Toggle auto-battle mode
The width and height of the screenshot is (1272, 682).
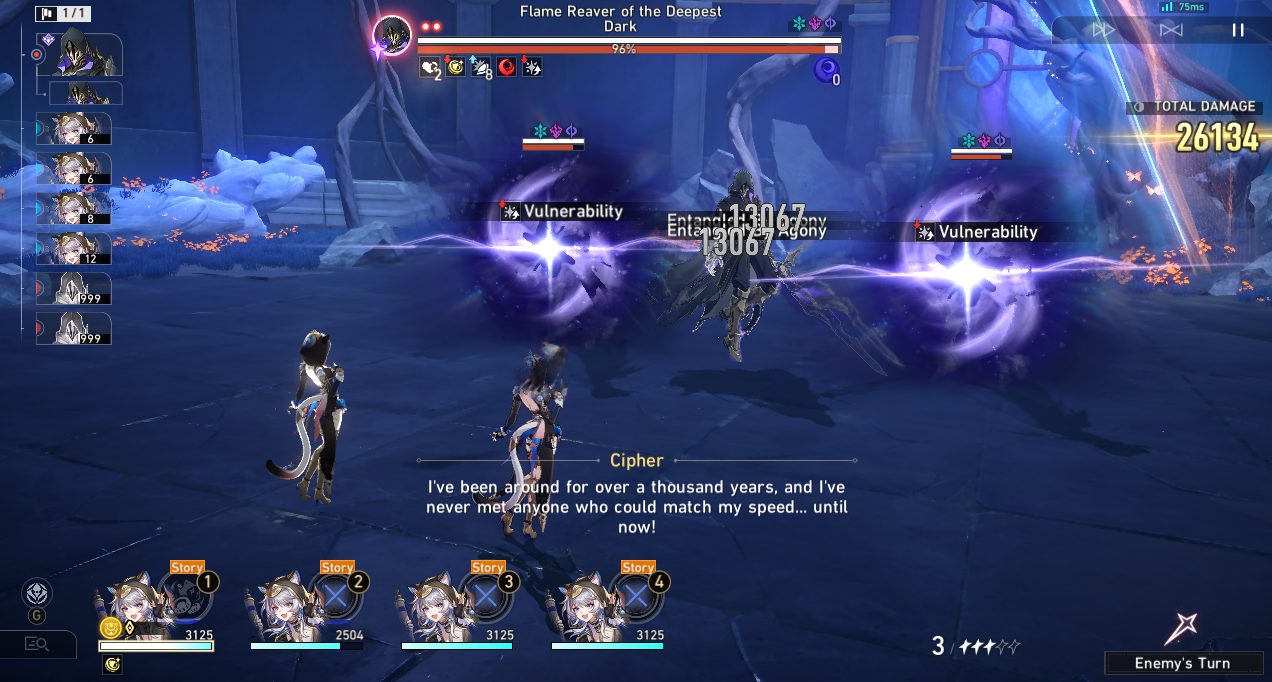tap(1171, 30)
